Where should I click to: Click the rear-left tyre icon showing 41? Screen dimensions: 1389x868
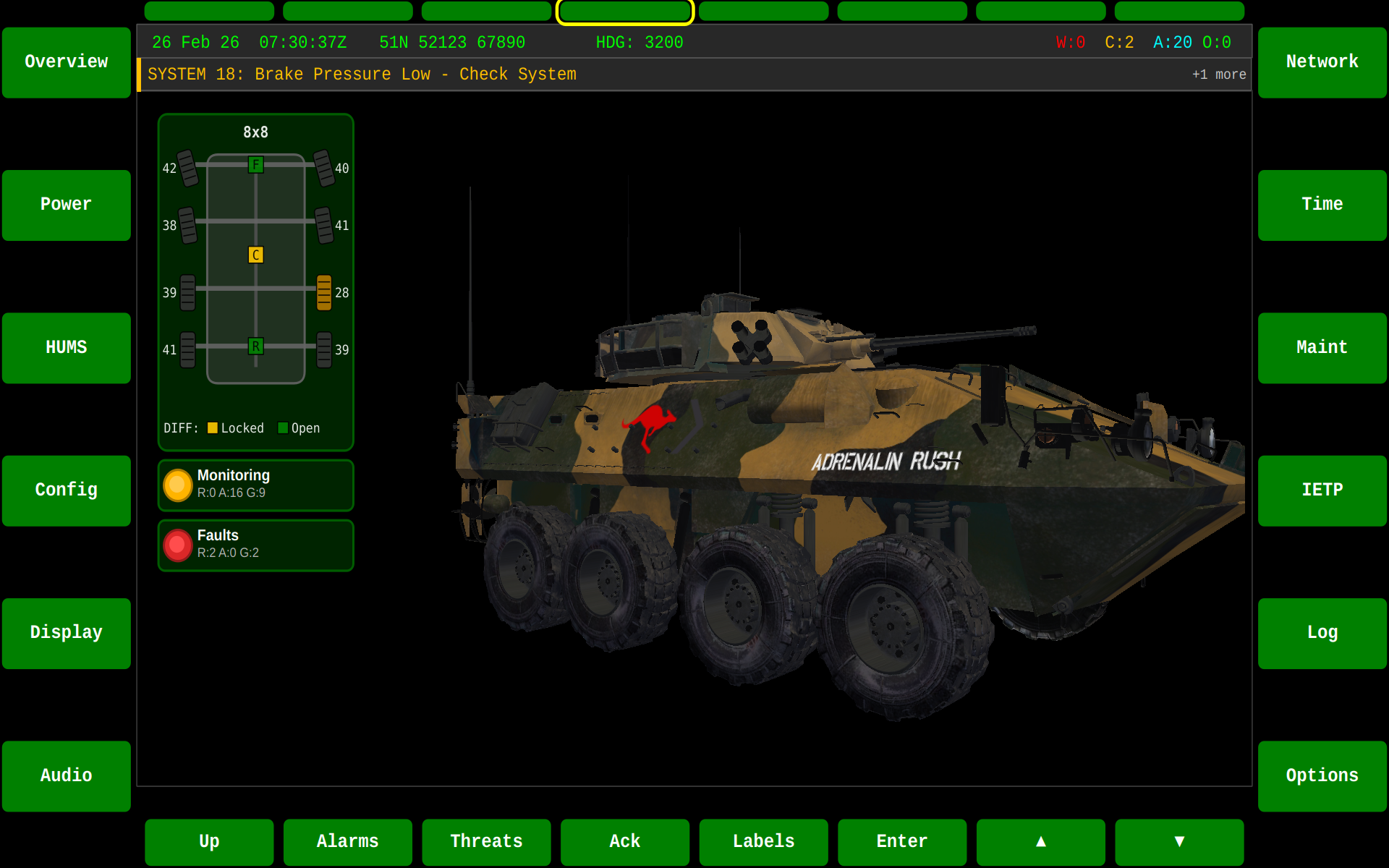point(187,349)
